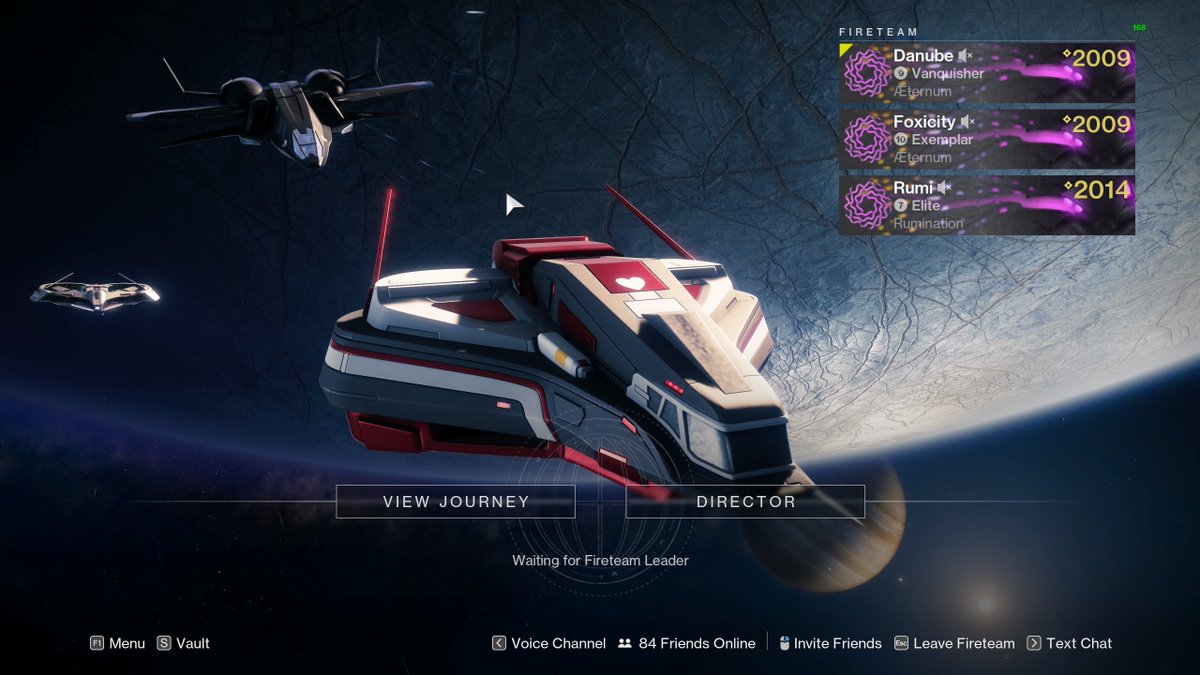Image resolution: width=1200 pixels, height=675 pixels.
Task: Open Text Chat
Action: pyautogui.click(x=1069, y=644)
